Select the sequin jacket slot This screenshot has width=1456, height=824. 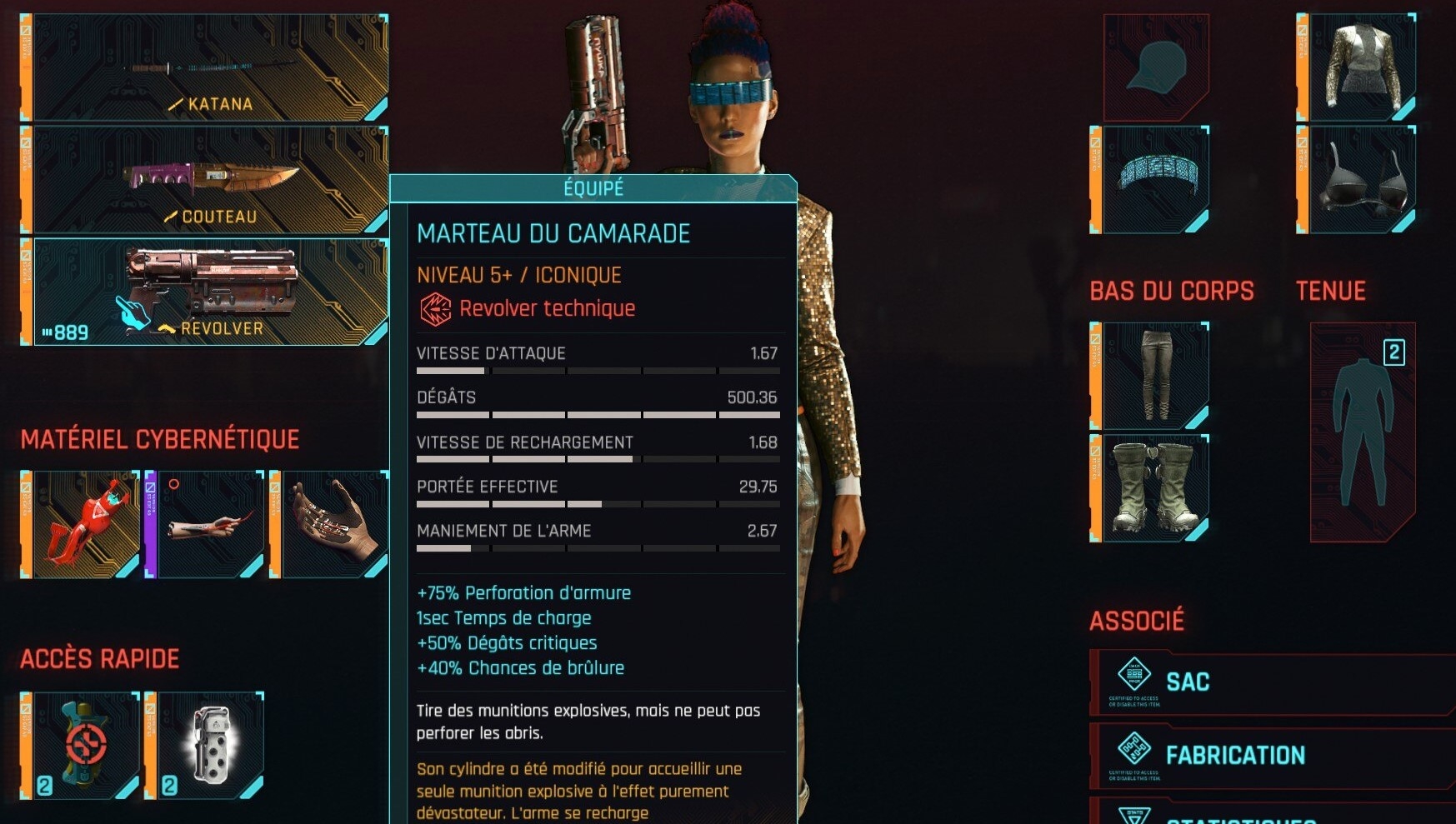click(x=1362, y=68)
